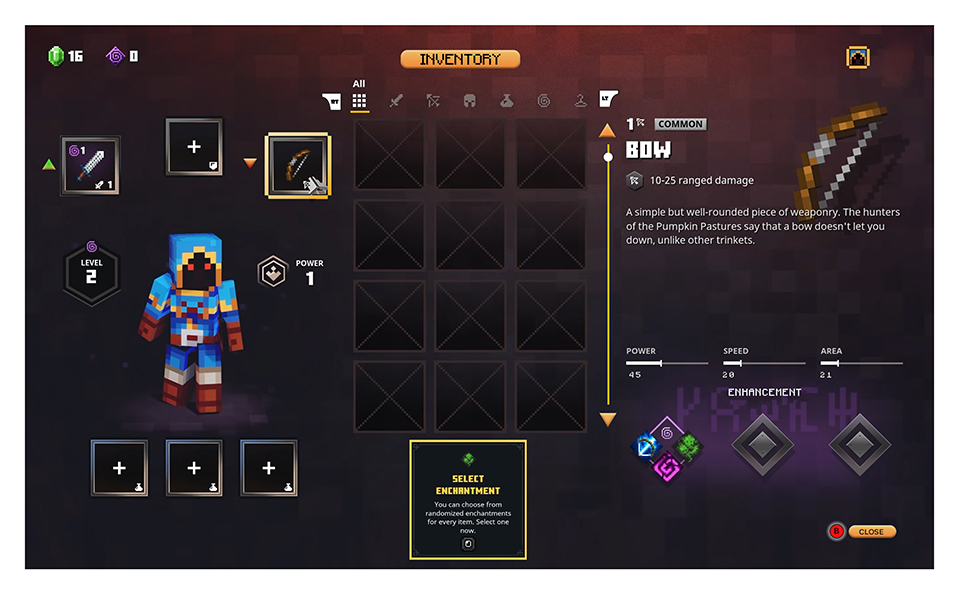Viewport: 960px width, 594px height.
Task: Show the ranged bow category tab
Action: point(433,101)
